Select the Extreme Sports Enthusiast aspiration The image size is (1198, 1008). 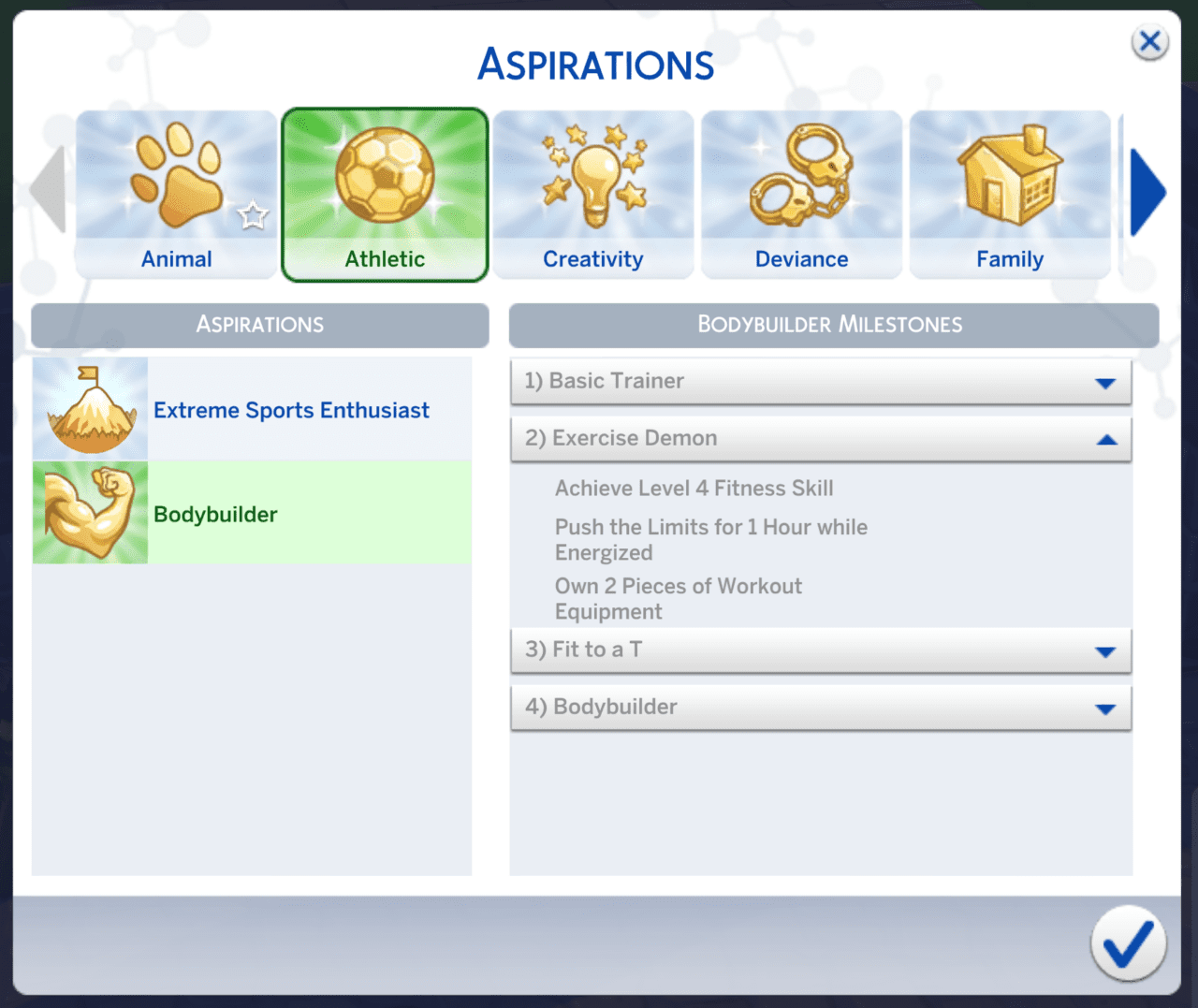(x=291, y=410)
